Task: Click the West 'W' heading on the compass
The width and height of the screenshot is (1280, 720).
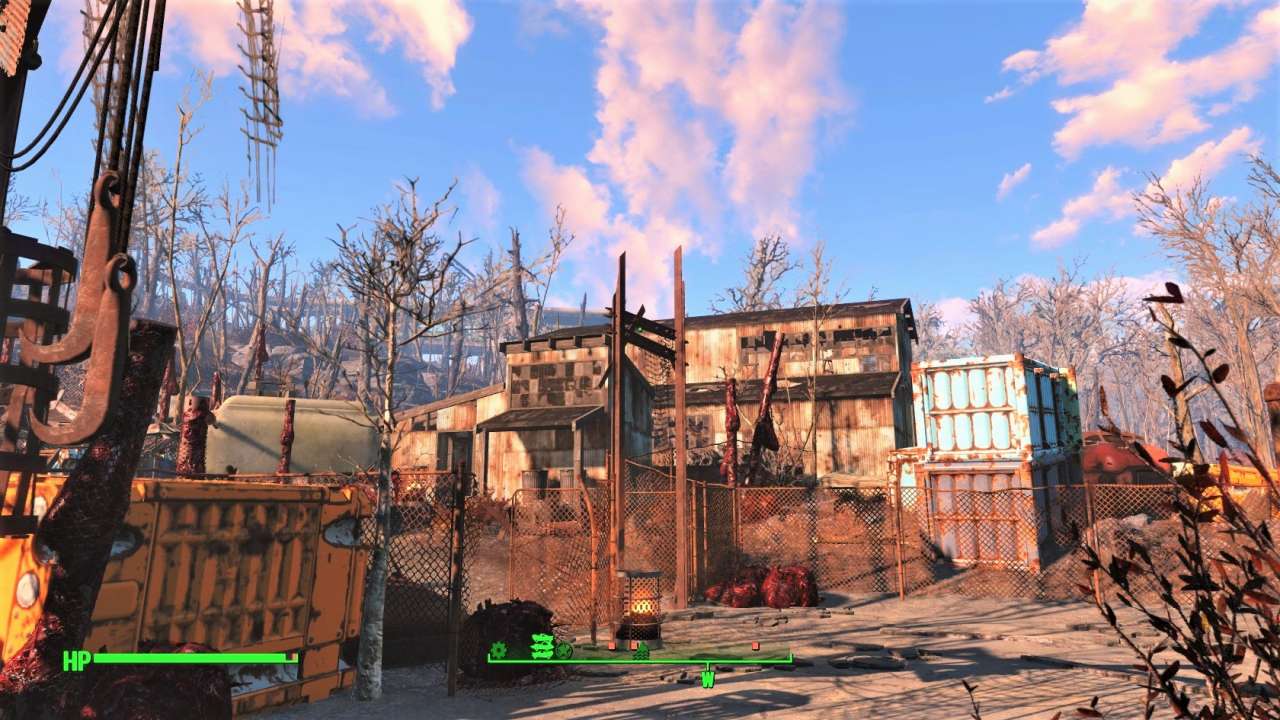Action: click(707, 680)
